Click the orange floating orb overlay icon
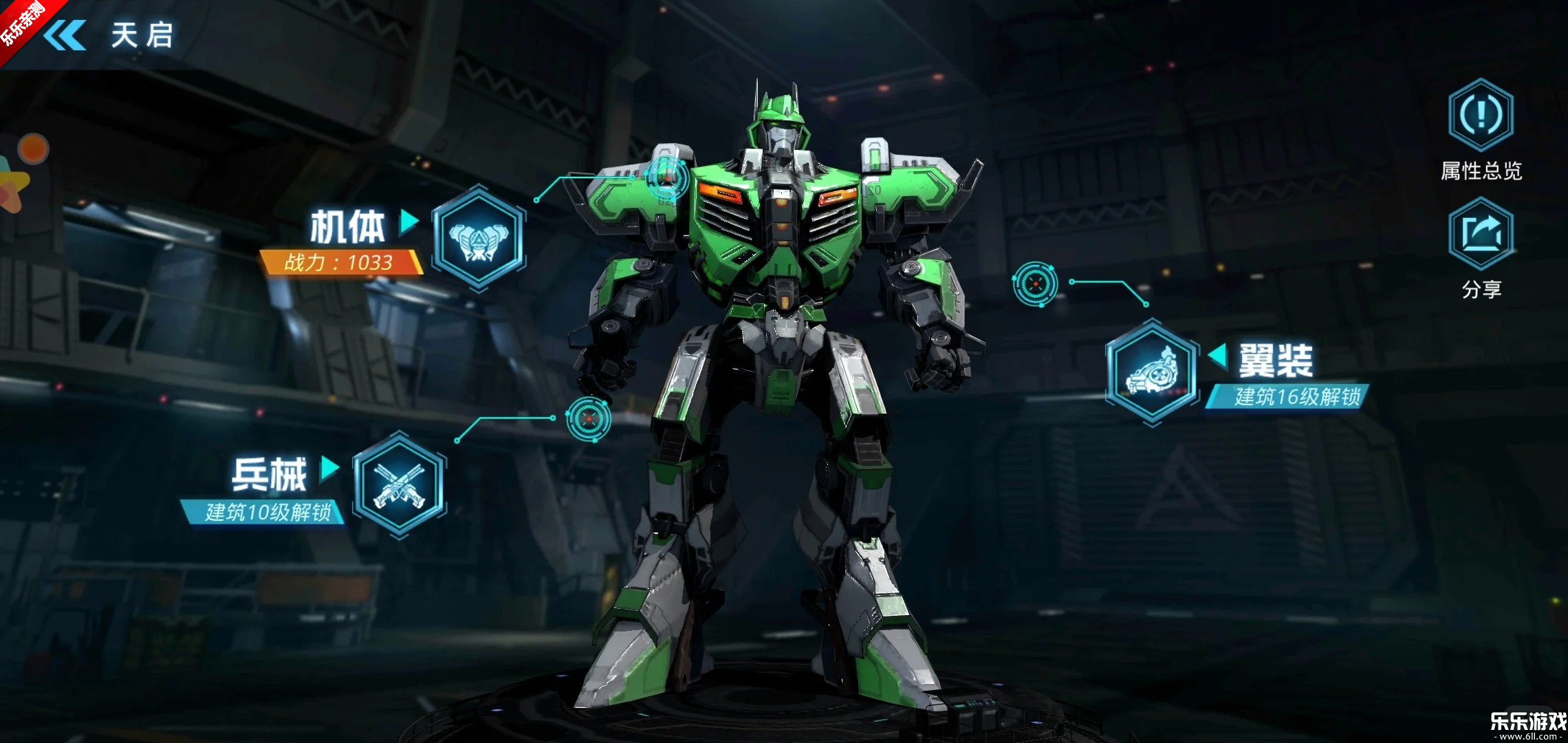 coord(33,149)
